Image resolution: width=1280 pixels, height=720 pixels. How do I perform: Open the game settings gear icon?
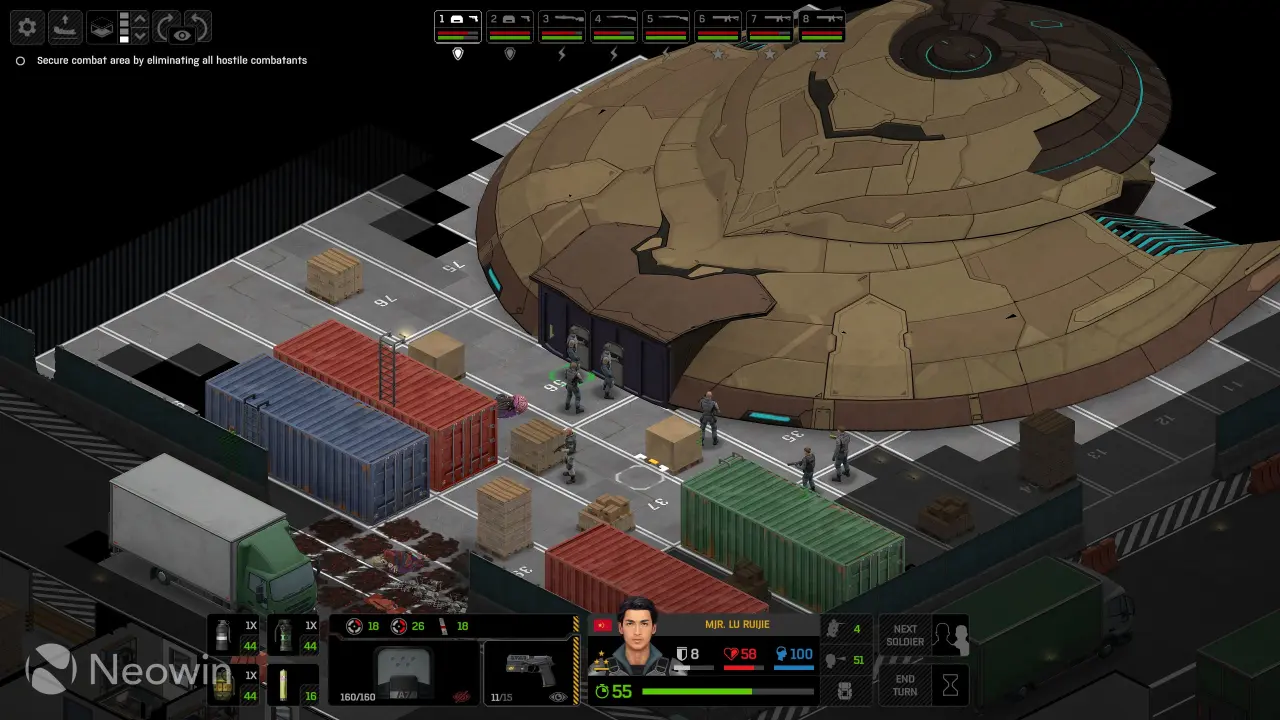click(x=27, y=27)
